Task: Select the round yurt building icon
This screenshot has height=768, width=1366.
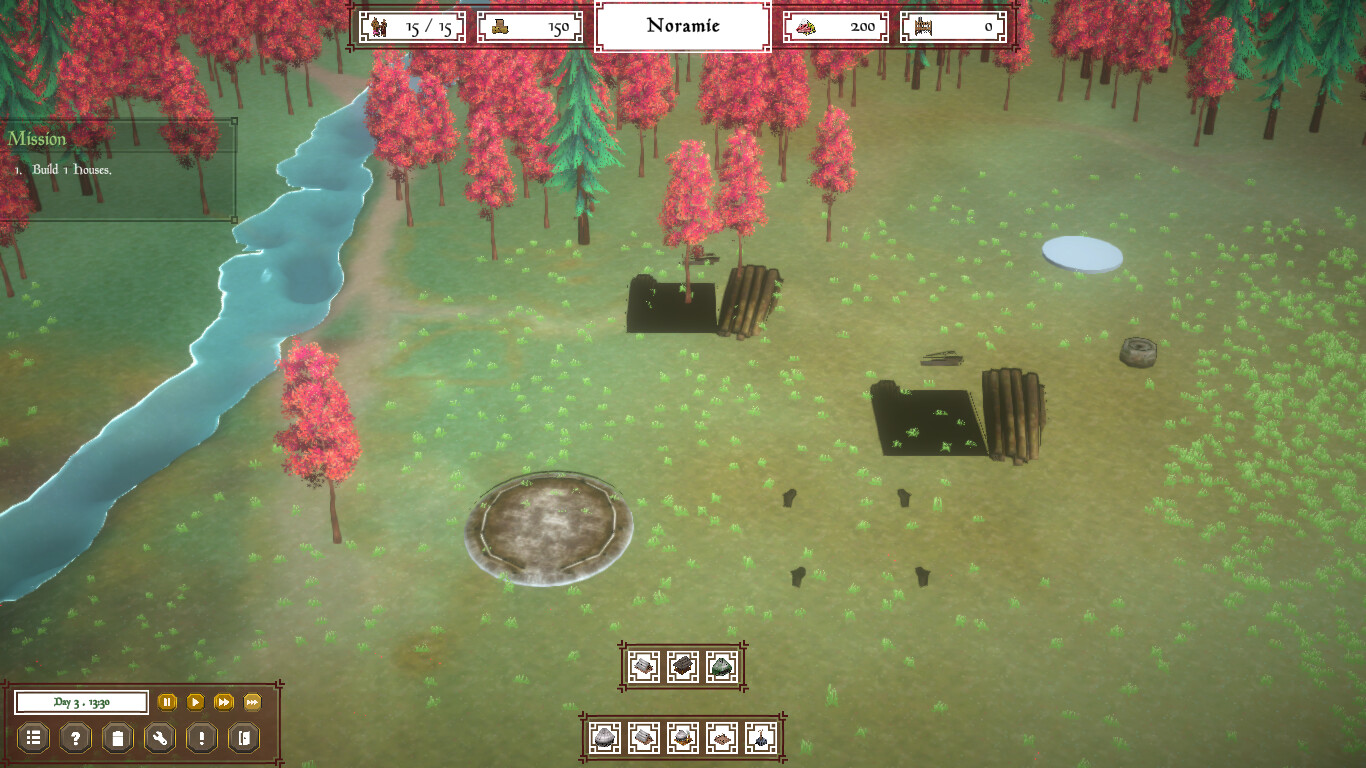Action: tap(603, 737)
